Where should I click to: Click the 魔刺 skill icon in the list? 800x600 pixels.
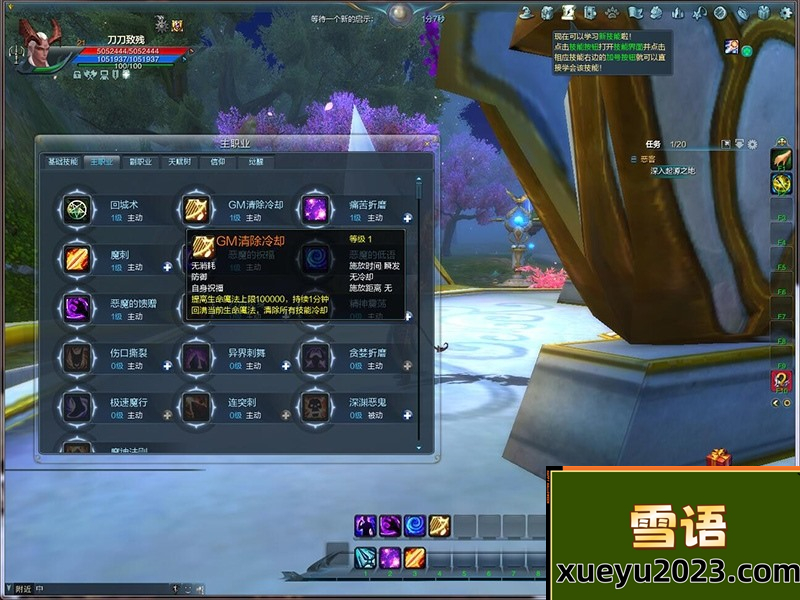pos(77,260)
